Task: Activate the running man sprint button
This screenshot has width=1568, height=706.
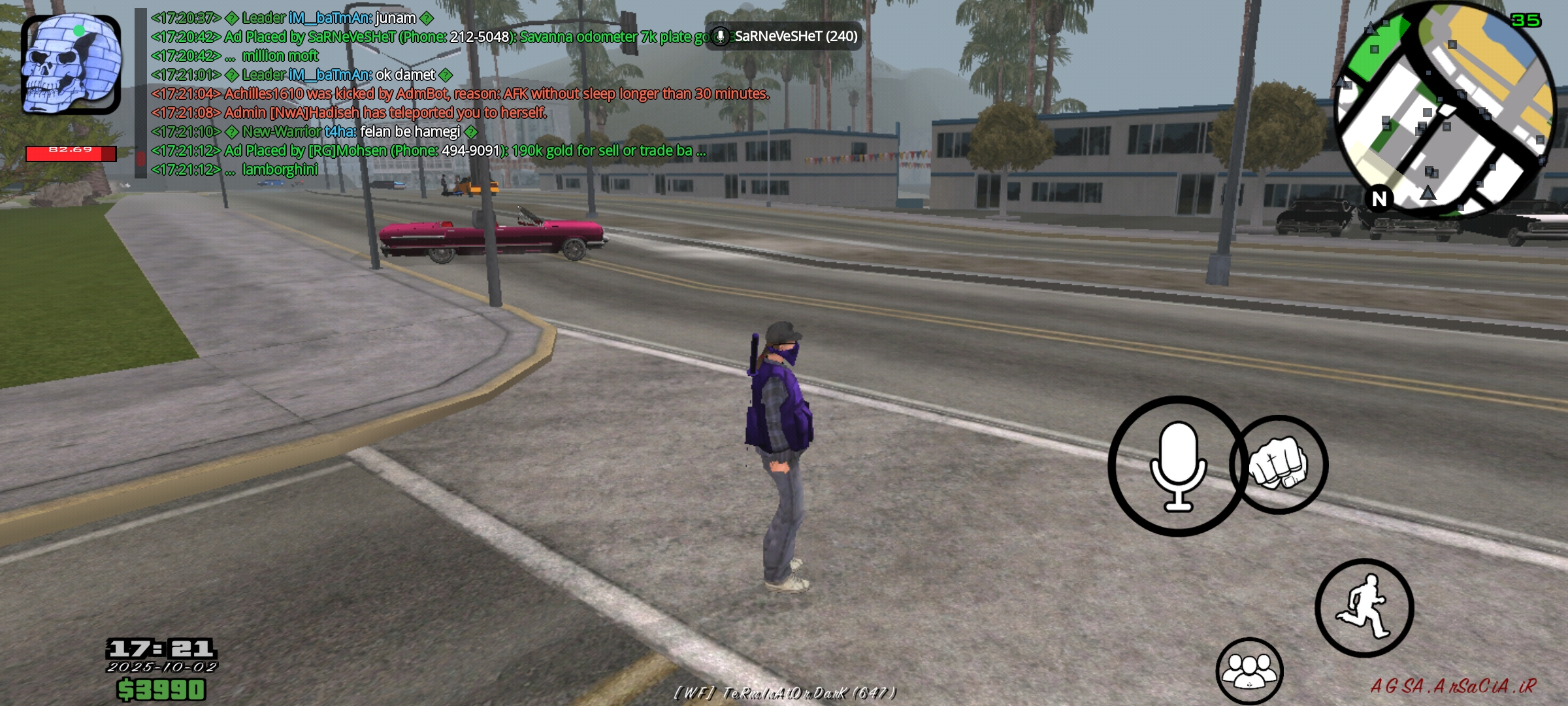Action: [x=1364, y=608]
